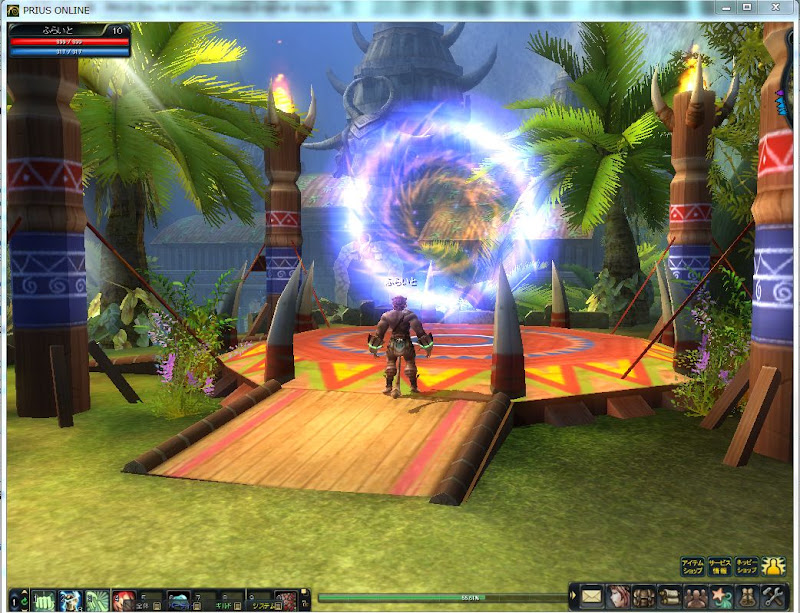
Task: Click the pink star menu icon
Action: click(x=722, y=598)
